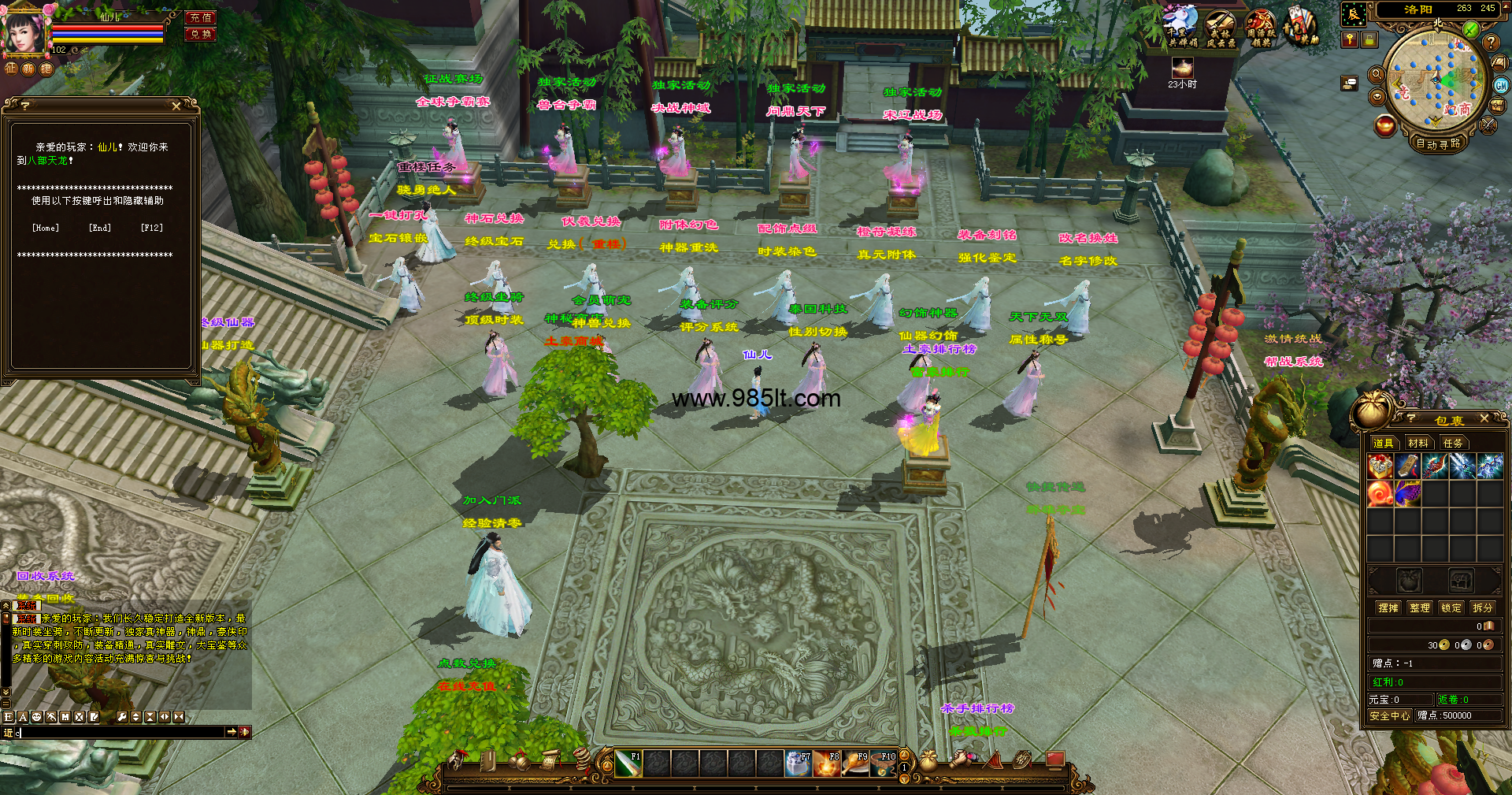This screenshot has height=795, width=1512.
Task: Select the gift box item in bag
Action: [x=1380, y=466]
